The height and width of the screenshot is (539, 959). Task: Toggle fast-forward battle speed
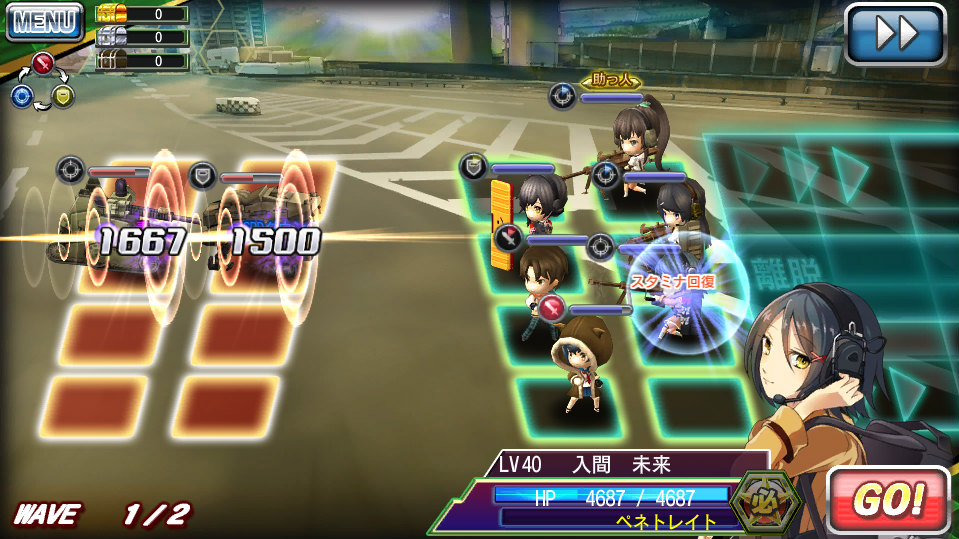click(895, 34)
